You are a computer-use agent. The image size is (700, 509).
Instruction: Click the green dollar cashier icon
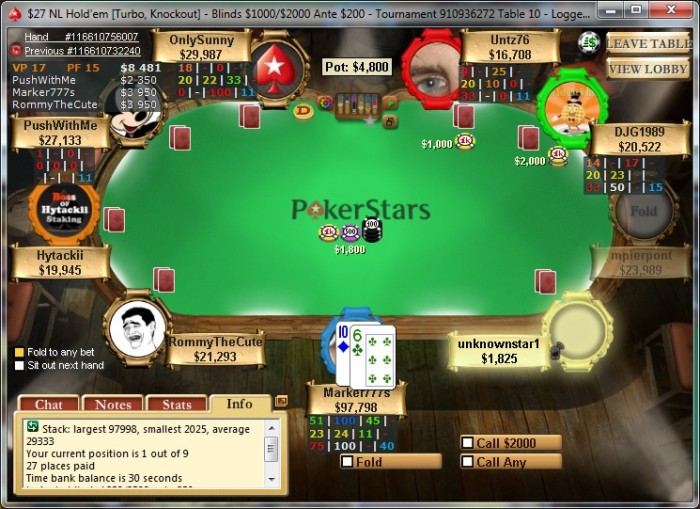click(589, 42)
